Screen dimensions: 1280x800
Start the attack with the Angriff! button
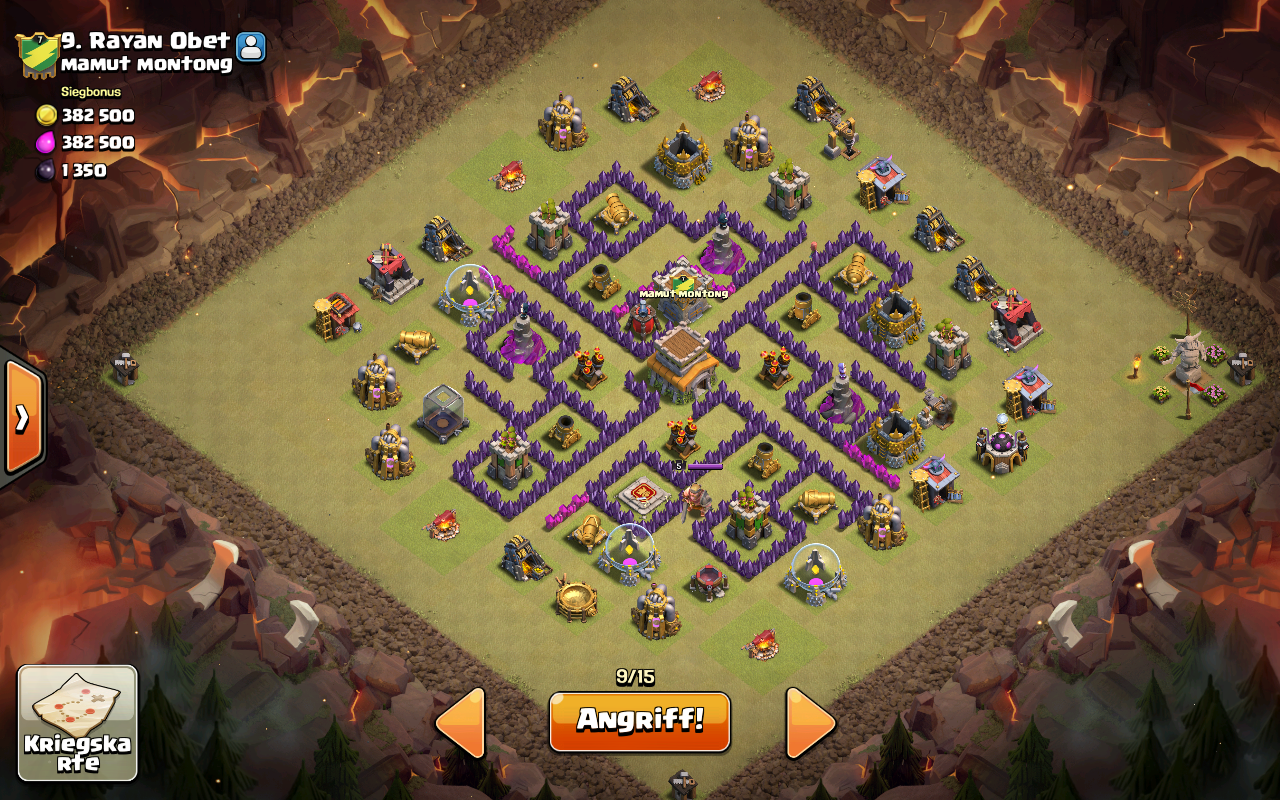click(639, 720)
